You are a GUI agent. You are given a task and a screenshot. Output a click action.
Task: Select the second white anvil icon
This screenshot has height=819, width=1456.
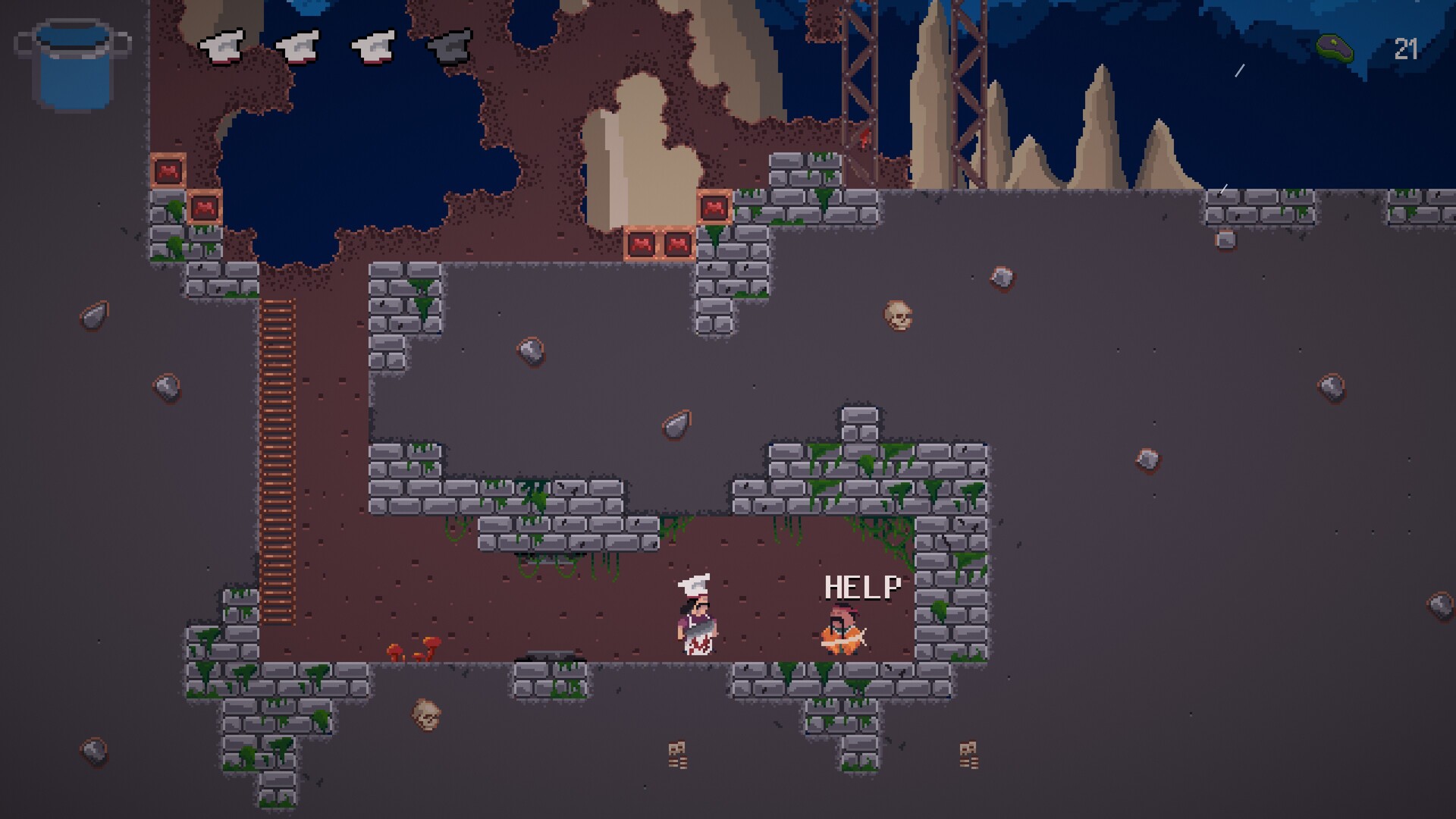coord(298,45)
